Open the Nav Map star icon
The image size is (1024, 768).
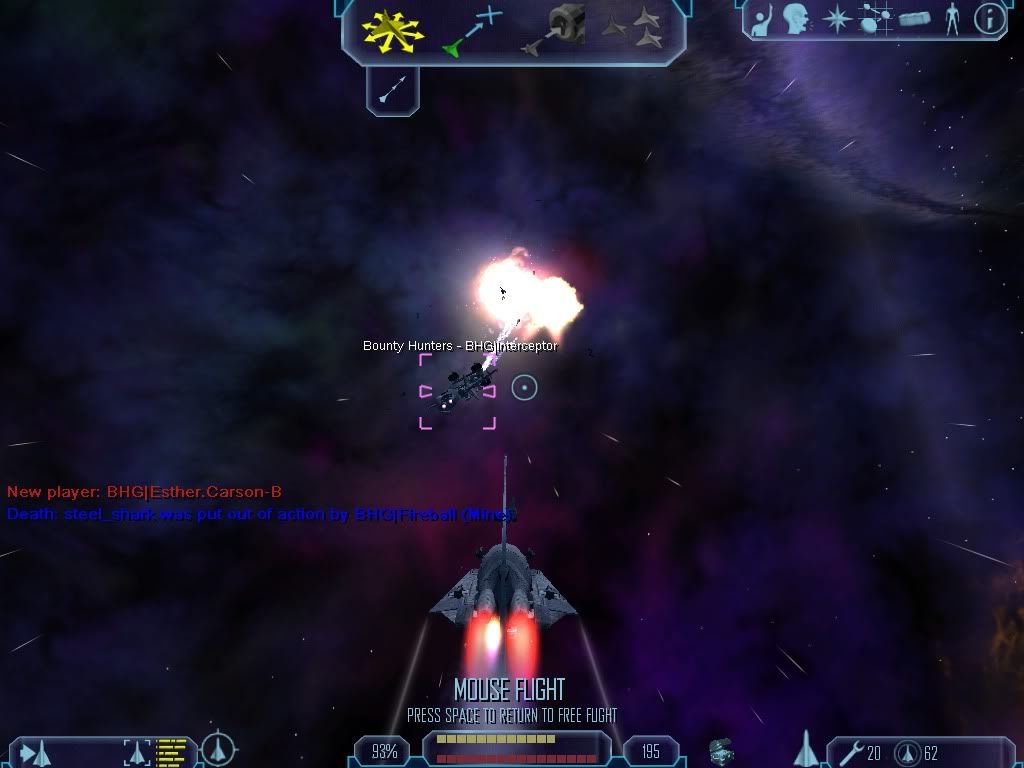coord(837,18)
